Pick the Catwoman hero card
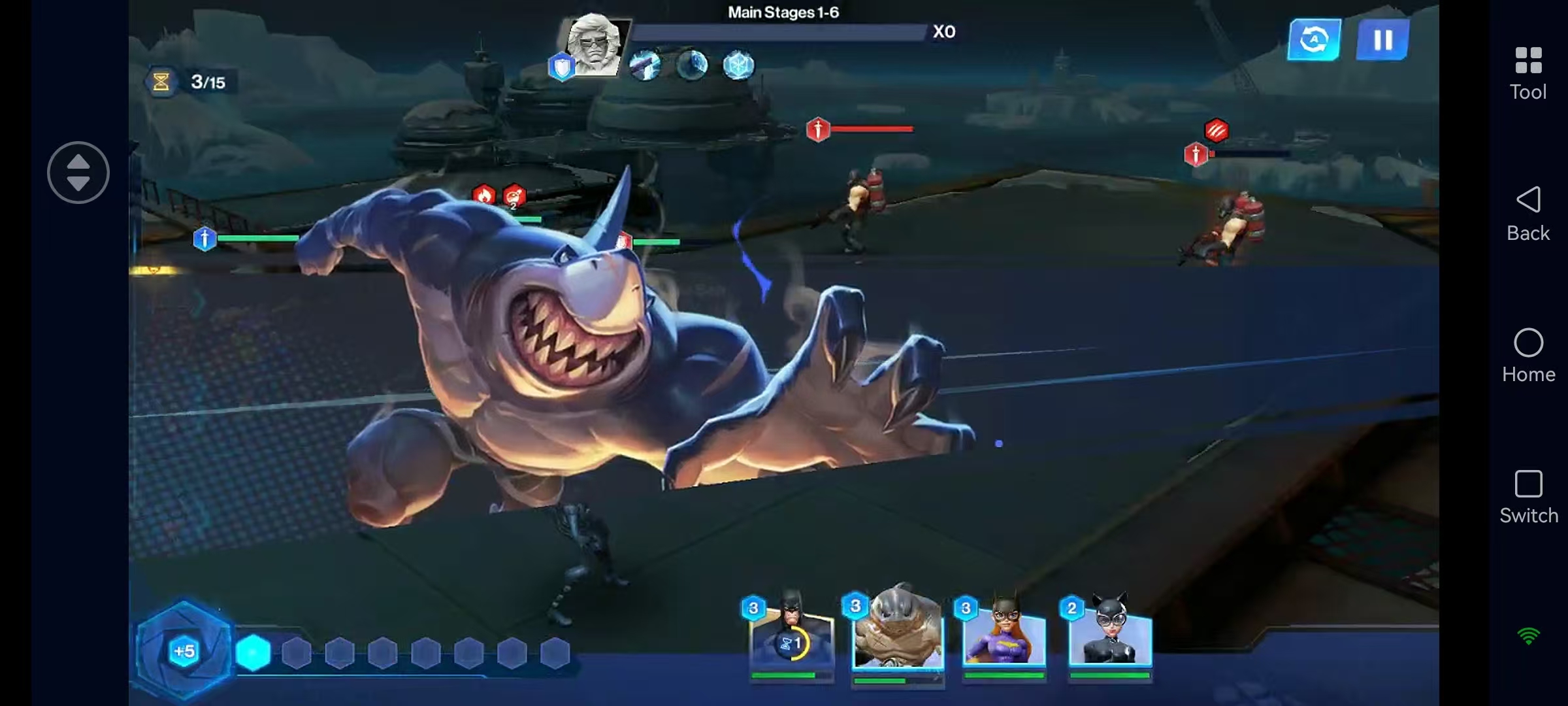The height and width of the screenshot is (706, 1568). point(1109,633)
